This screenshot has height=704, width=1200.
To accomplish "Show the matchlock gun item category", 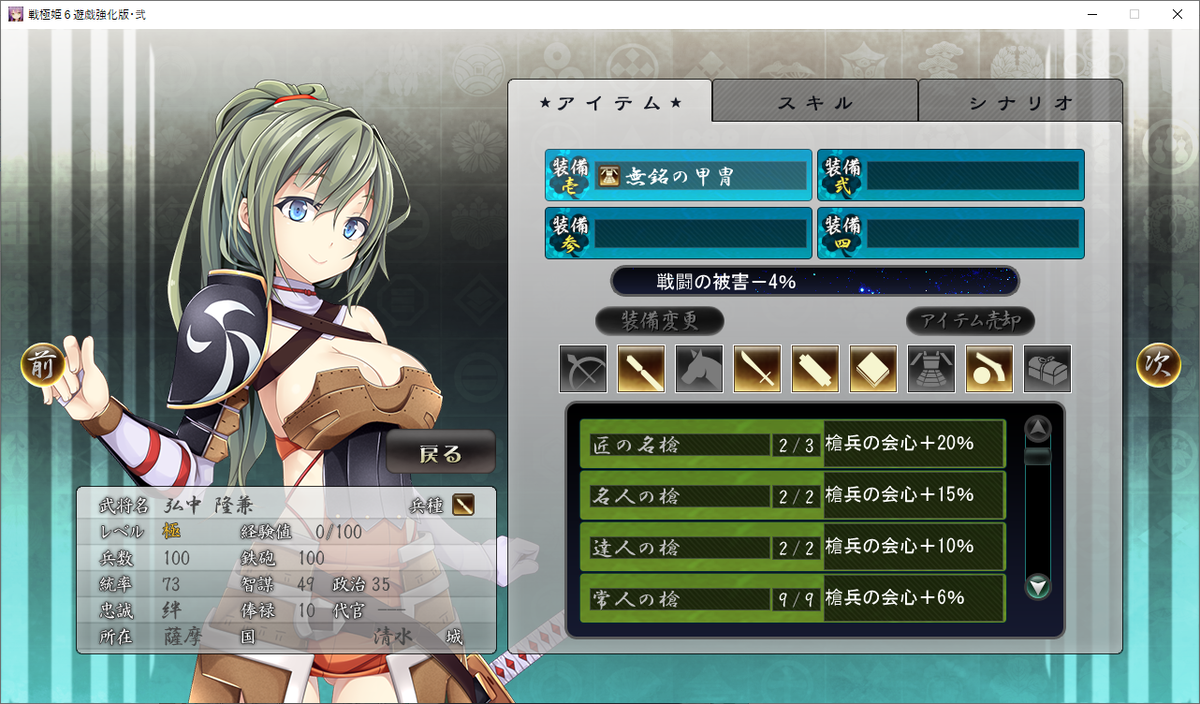I will (x=990, y=369).
